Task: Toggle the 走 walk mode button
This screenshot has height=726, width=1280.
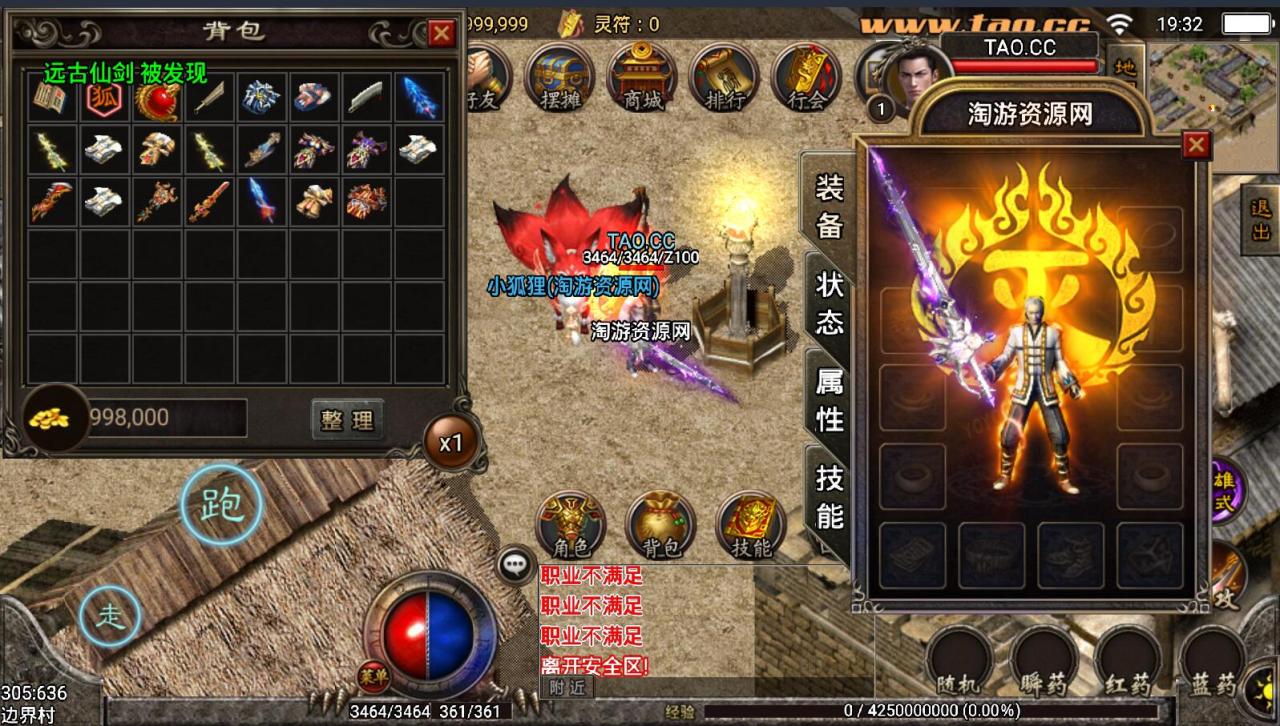Action: (x=110, y=616)
